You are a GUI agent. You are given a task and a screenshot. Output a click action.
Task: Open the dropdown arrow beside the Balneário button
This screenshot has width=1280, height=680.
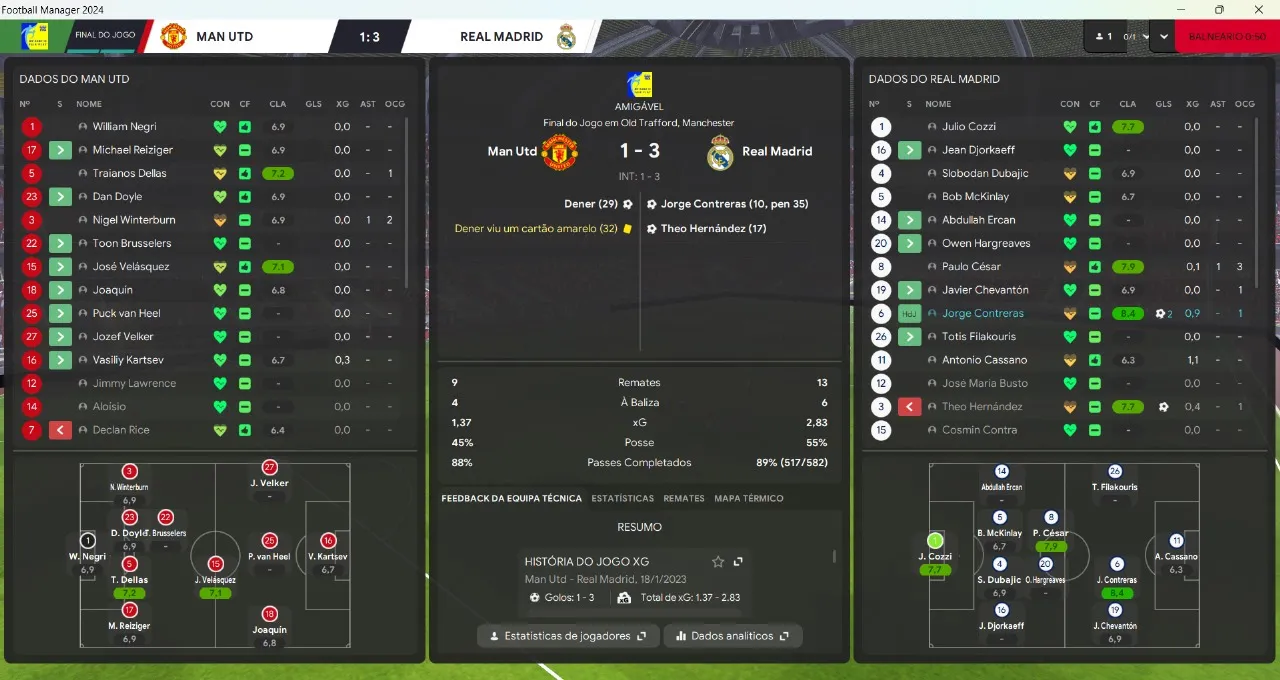pos(1163,37)
